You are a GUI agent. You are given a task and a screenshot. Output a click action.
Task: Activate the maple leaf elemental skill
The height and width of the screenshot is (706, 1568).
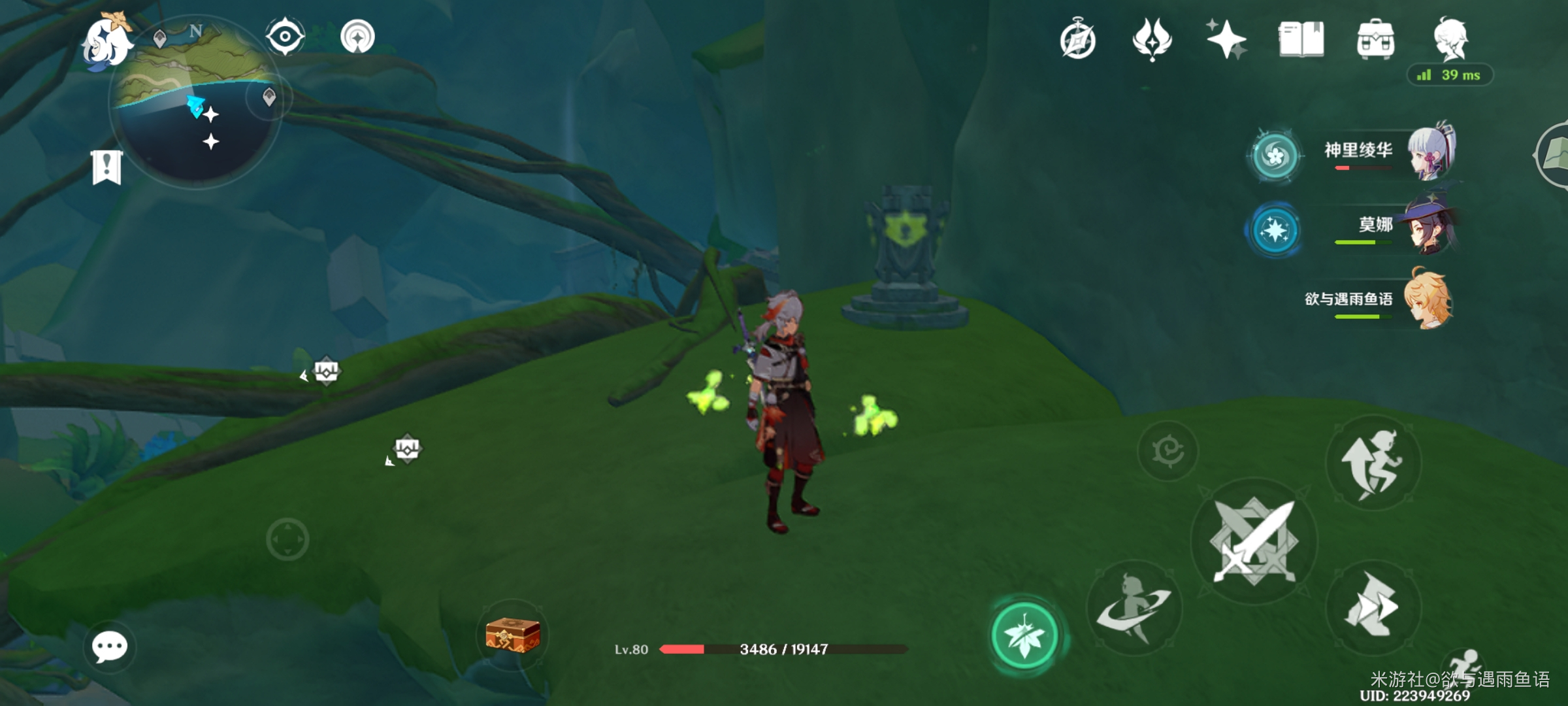point(1024,635)
